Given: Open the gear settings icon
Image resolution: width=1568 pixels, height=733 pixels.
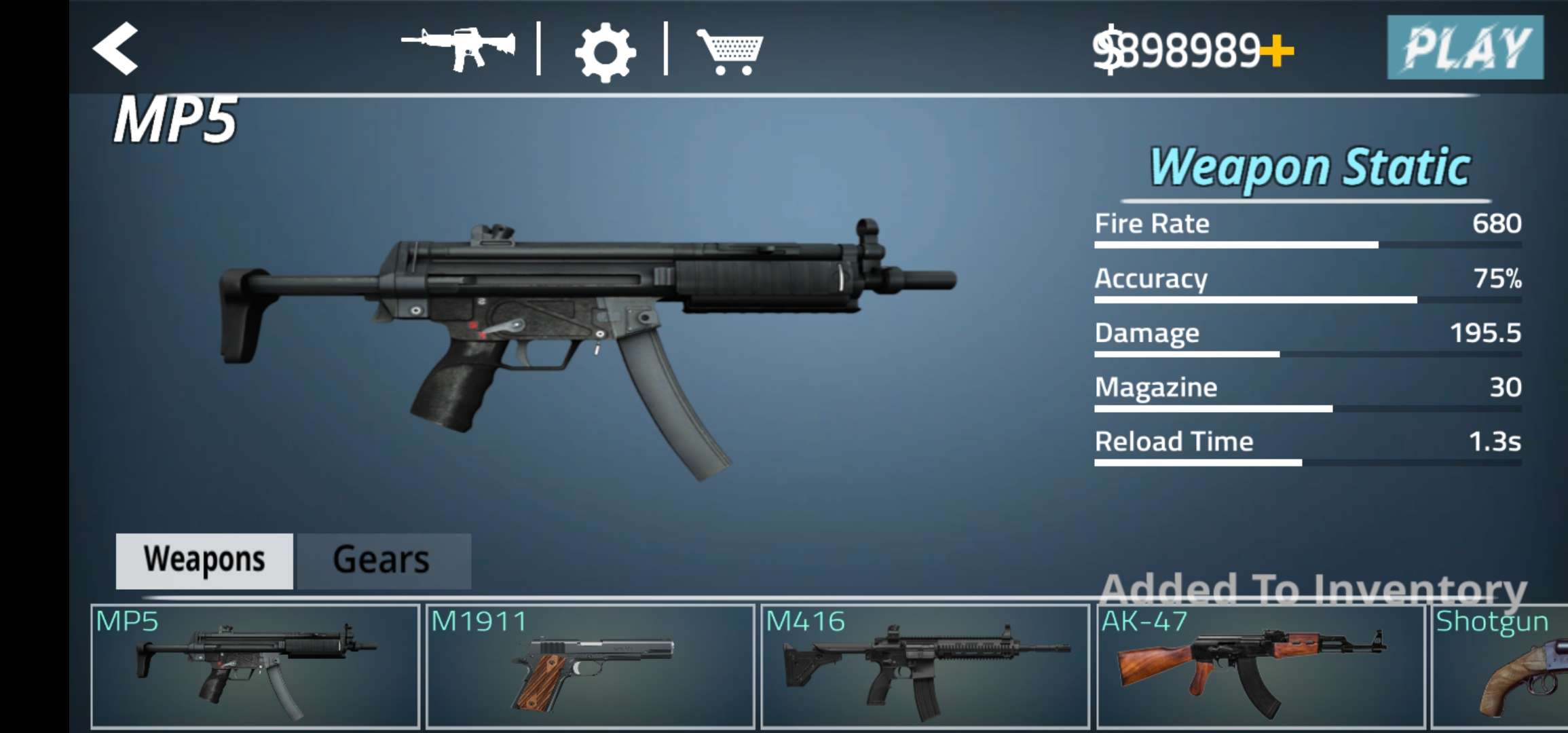Looking at the screenshot, I should tap(604, 52).
